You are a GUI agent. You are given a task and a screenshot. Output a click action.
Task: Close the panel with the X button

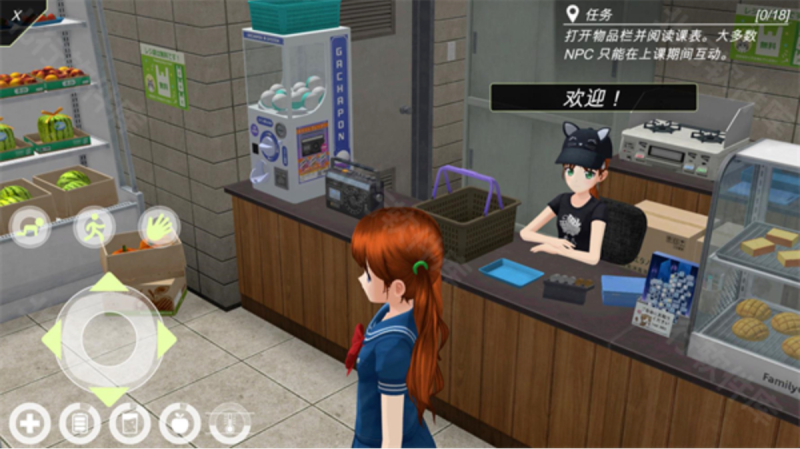(x=19, y=15)
